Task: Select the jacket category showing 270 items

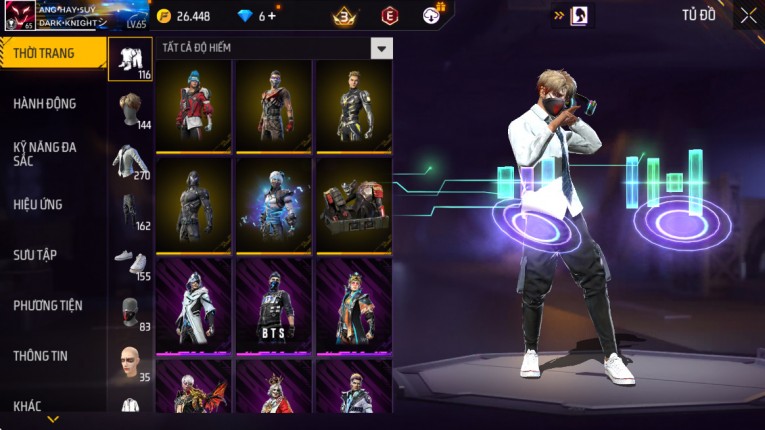Action: pos(131,161)
